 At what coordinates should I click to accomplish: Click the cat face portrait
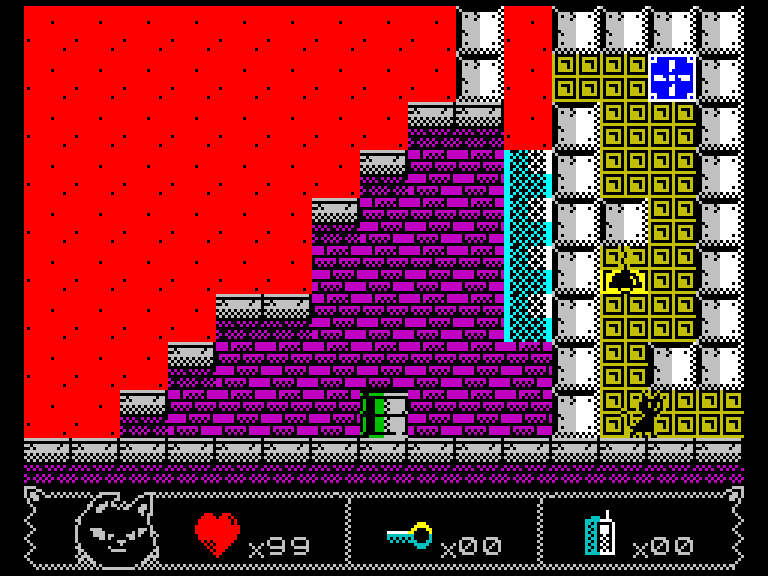pos(115,532)
